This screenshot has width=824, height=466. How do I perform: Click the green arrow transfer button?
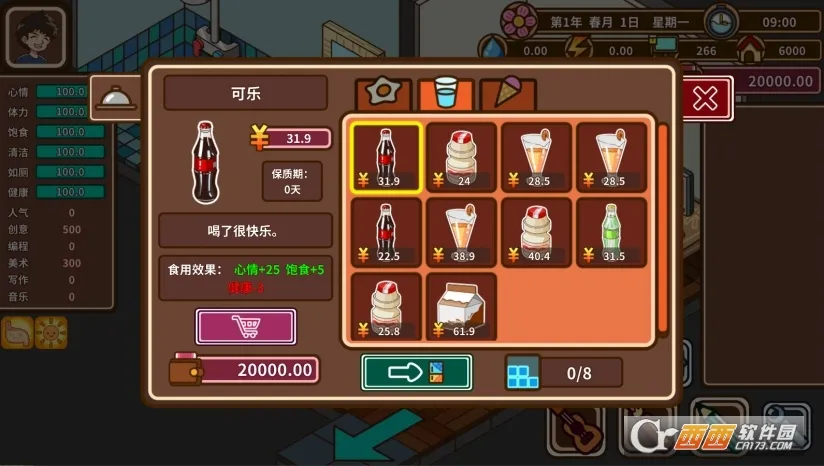[416, 372]
